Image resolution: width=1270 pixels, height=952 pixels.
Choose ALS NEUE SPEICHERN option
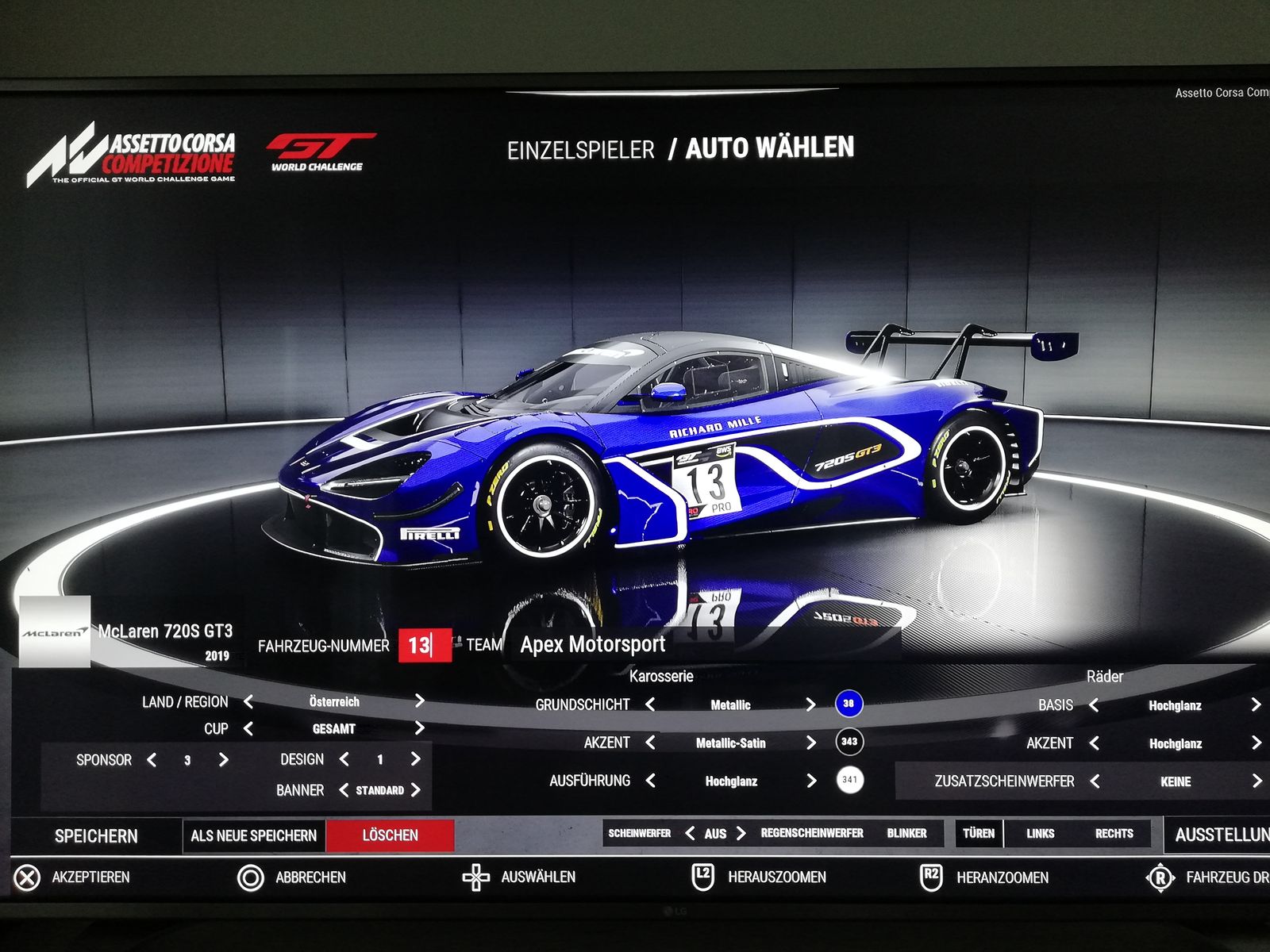click(253, 836)
